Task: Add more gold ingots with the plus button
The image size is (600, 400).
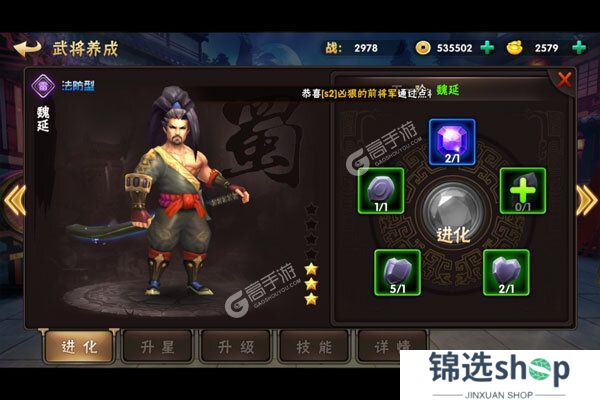Action: (579, 47)
